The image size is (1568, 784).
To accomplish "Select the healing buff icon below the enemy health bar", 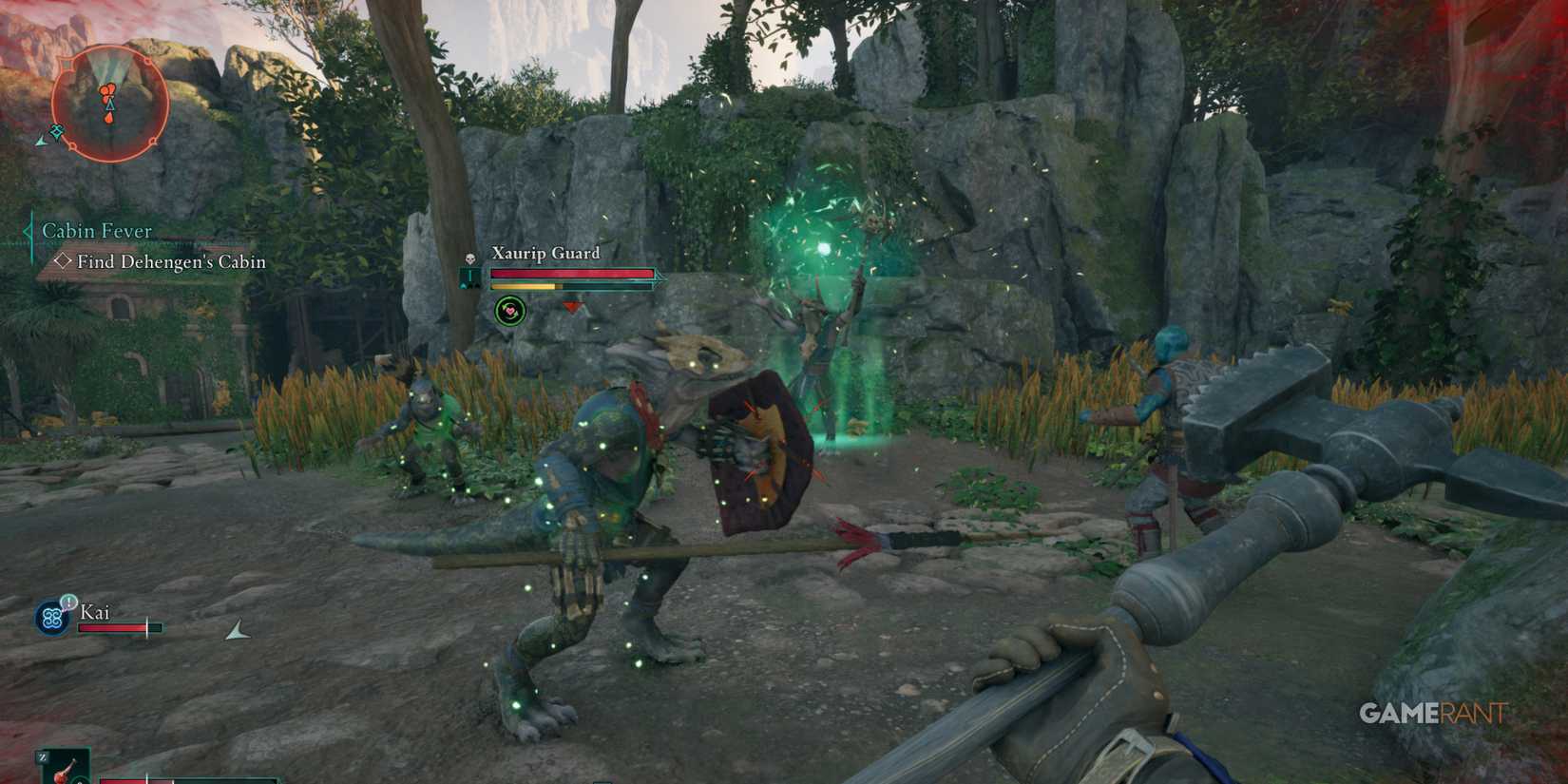I will (510, 310).
